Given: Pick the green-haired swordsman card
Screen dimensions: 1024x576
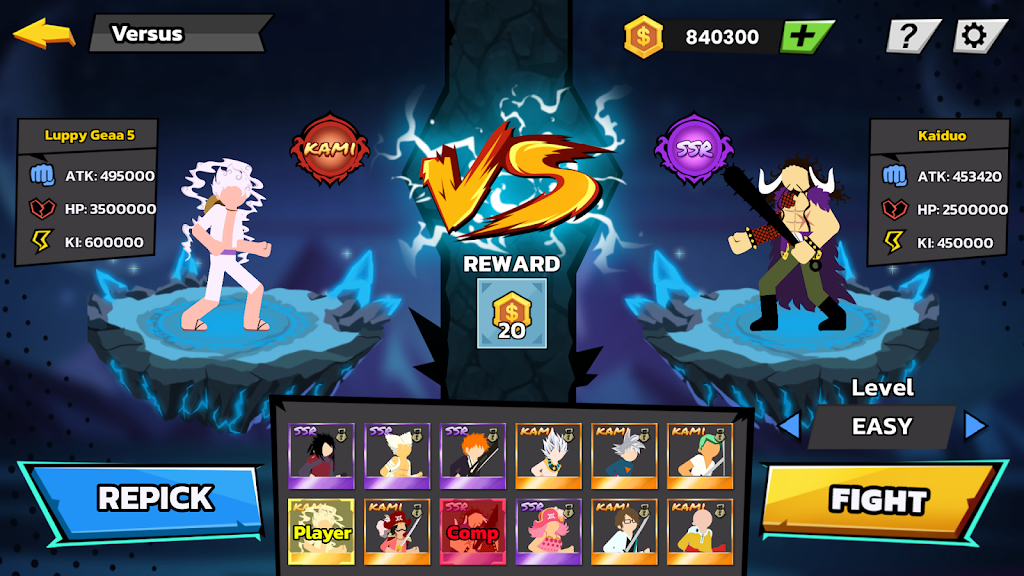Looking at the screenshot, I should point(700,455).
